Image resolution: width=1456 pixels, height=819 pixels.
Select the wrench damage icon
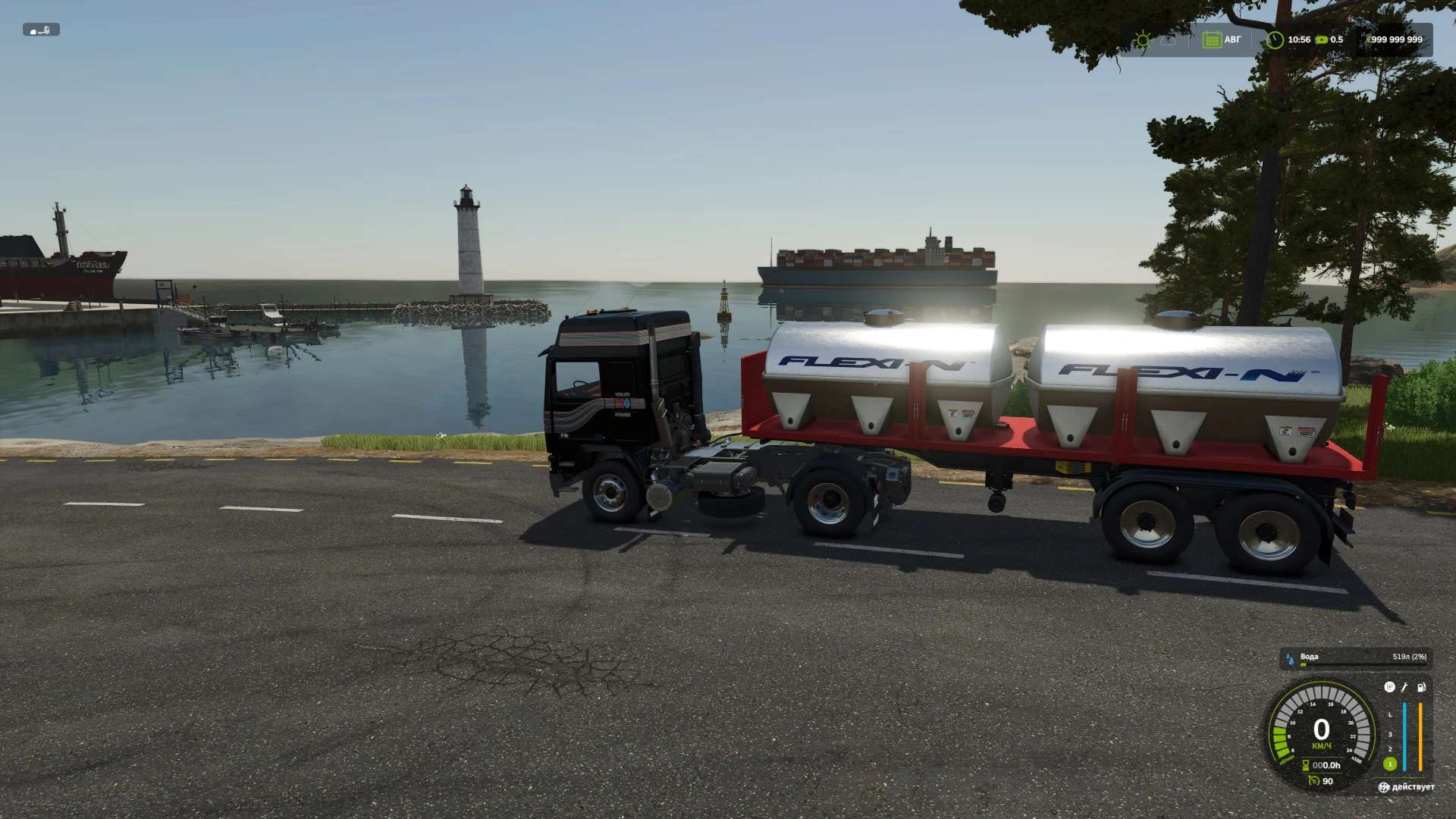pyautogui.click(x=1404, y=687)
